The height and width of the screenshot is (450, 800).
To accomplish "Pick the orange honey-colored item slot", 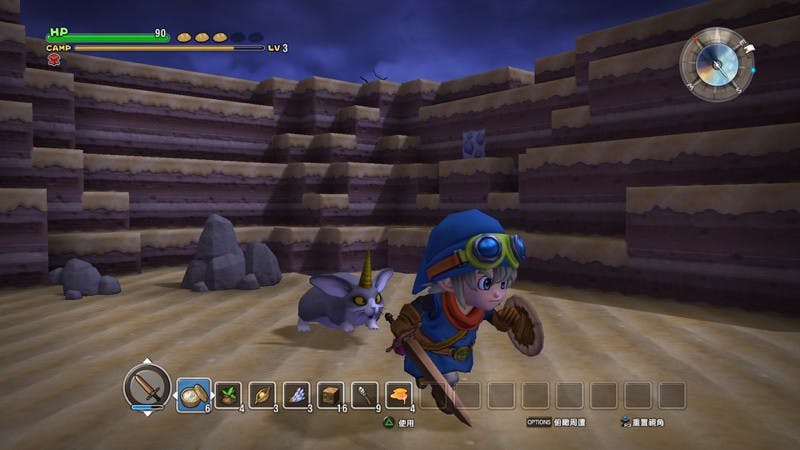I will [399, 395].
